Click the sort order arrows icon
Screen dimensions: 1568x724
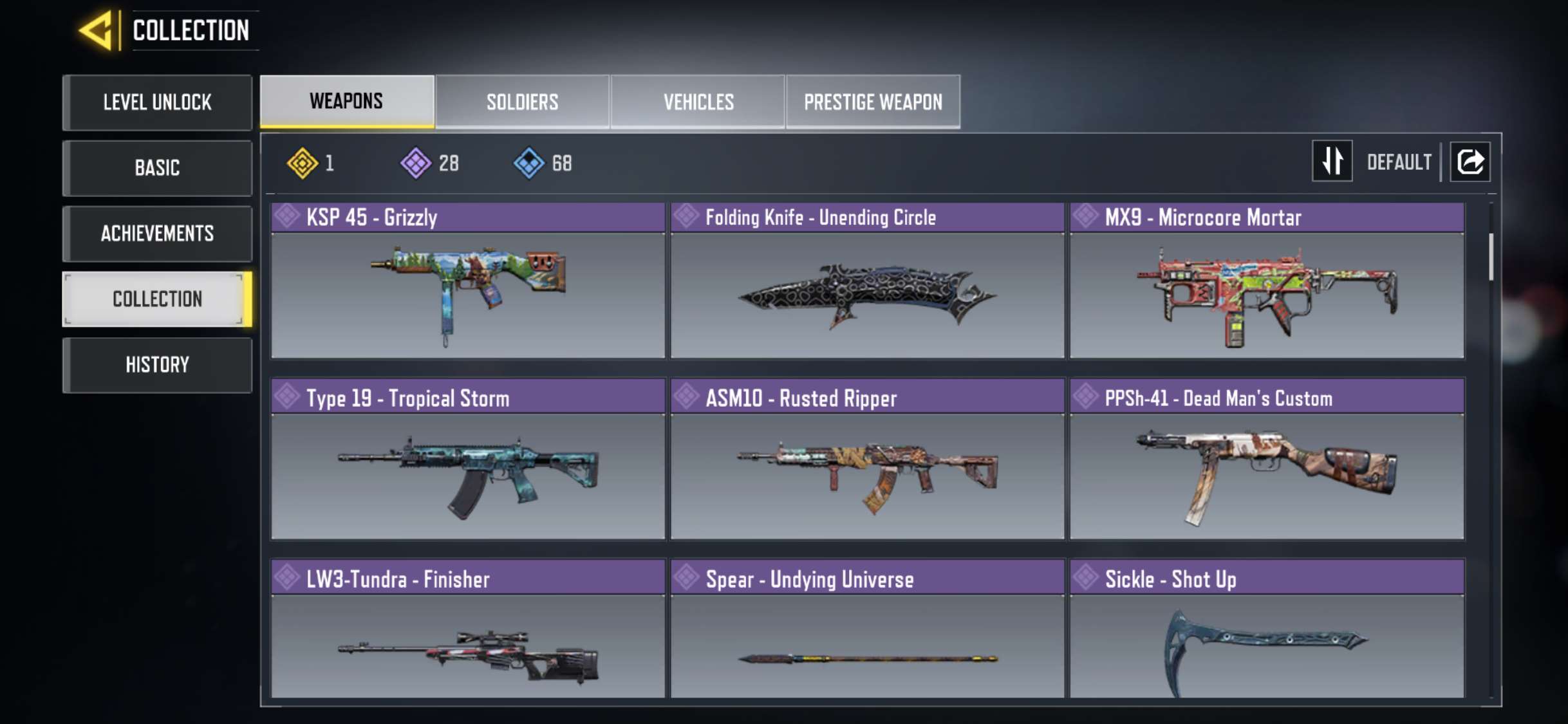(x=1332, y=162)
